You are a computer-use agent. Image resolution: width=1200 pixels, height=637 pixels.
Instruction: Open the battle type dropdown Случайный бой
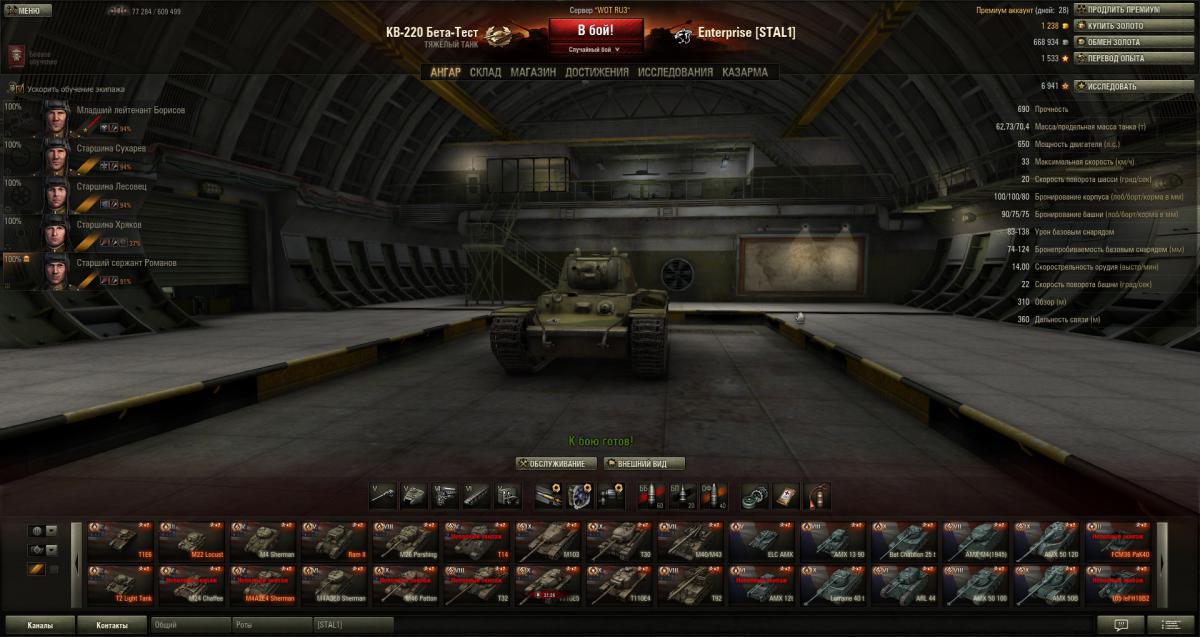tap(595, 49)
